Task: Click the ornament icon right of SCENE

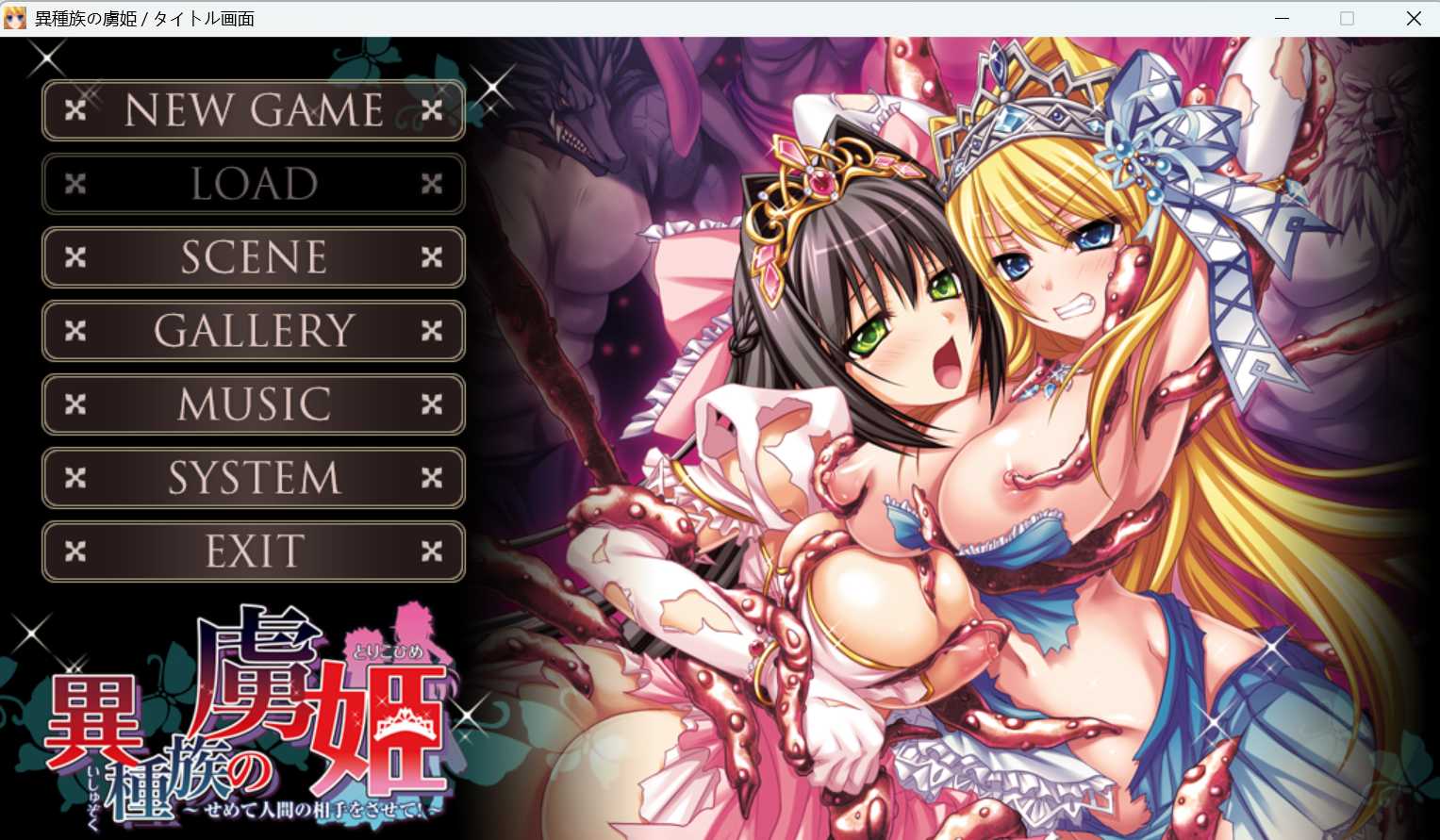Action: coord(432,256)
